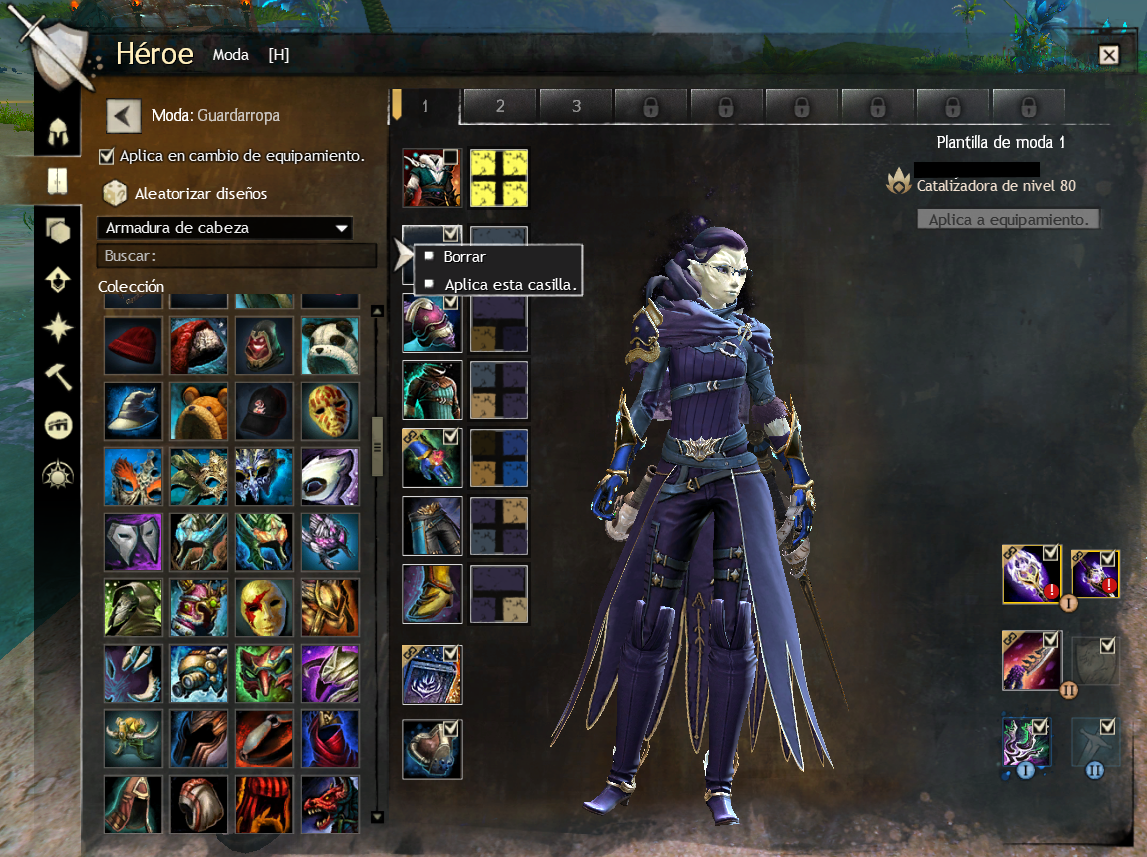Pick the panda hat skin

330,346
